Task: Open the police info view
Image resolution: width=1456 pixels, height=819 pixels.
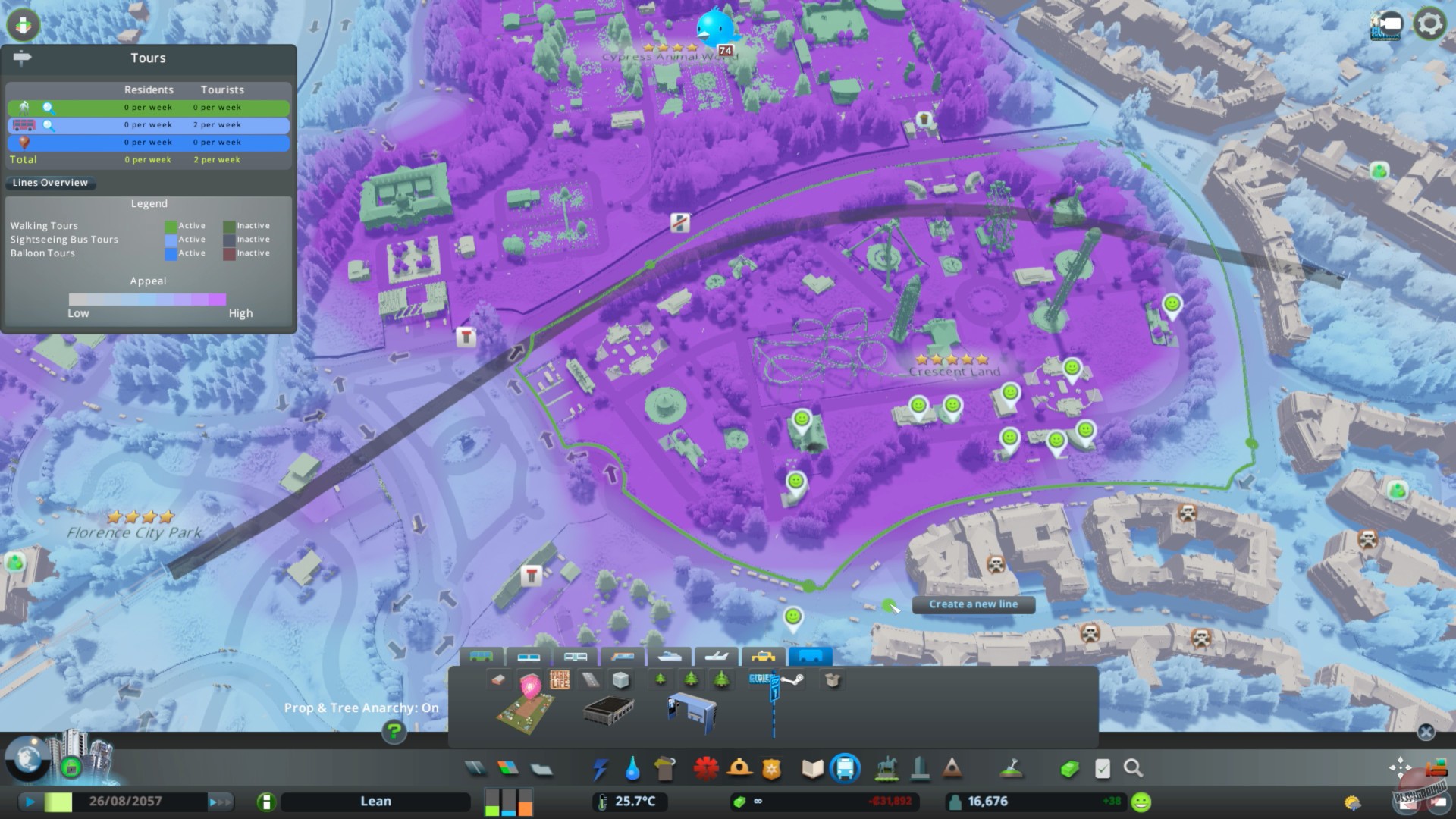Action: 771,769
